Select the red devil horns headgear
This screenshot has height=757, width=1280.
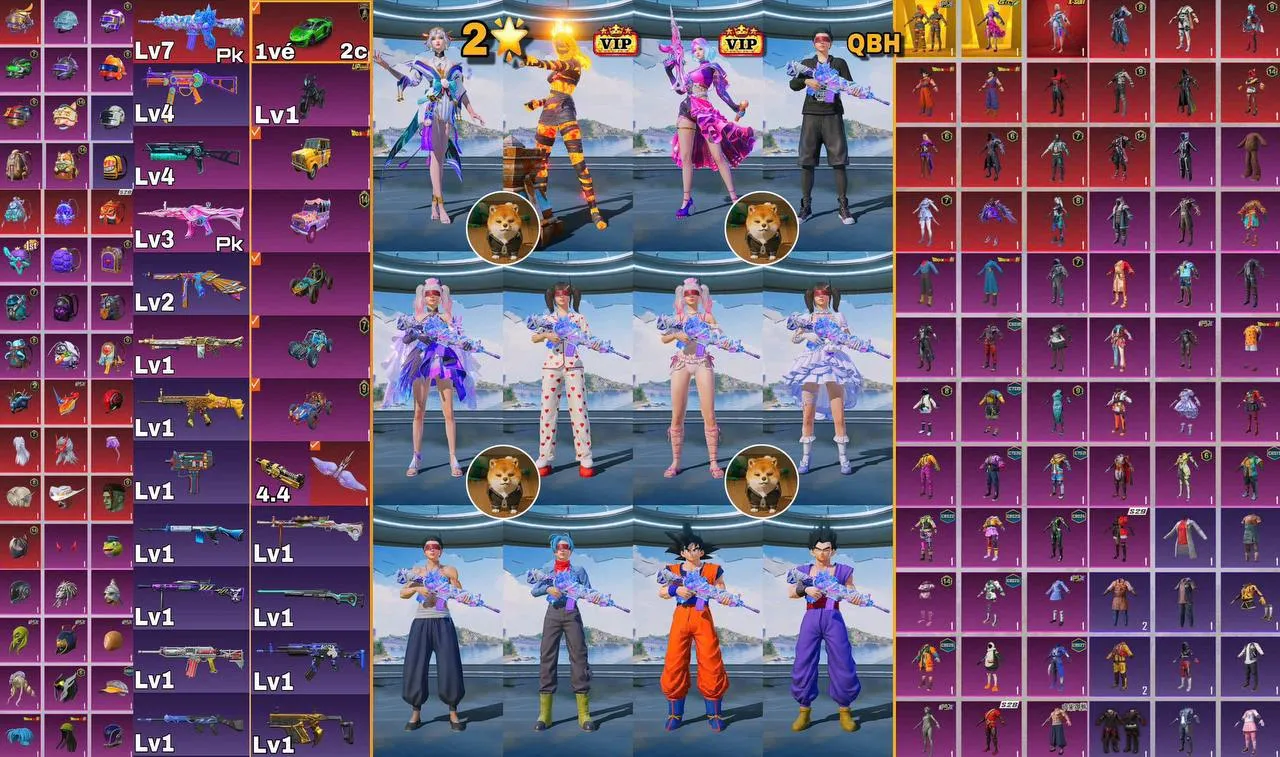(66, 547)
